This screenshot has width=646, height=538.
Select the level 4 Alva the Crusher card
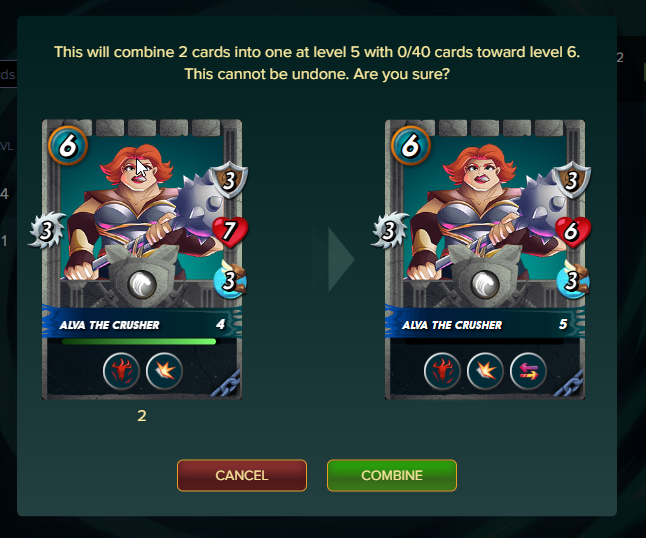(142, 258)
